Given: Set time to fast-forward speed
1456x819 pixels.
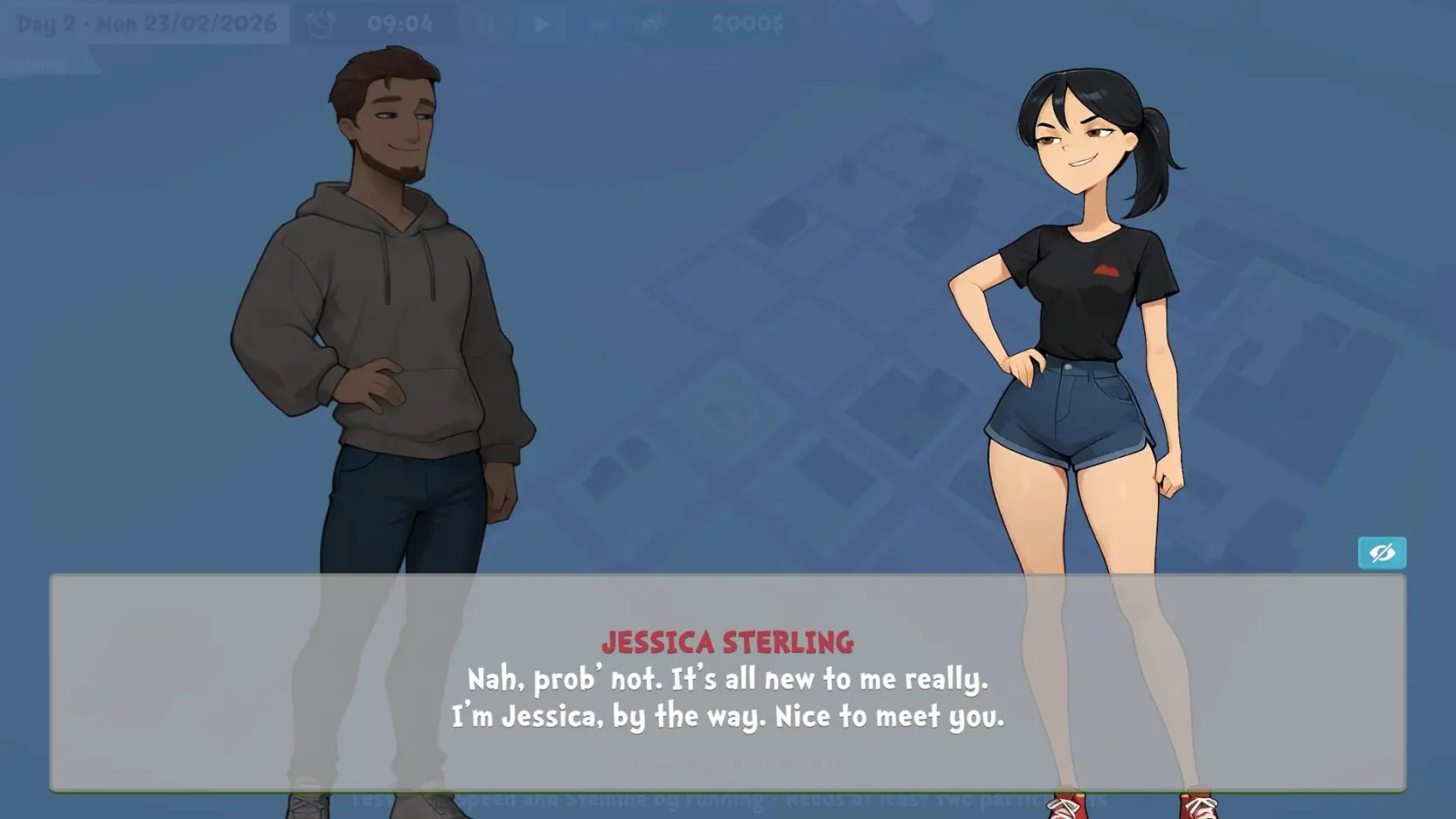Looking at the screenshot, I should pos(599,24).
